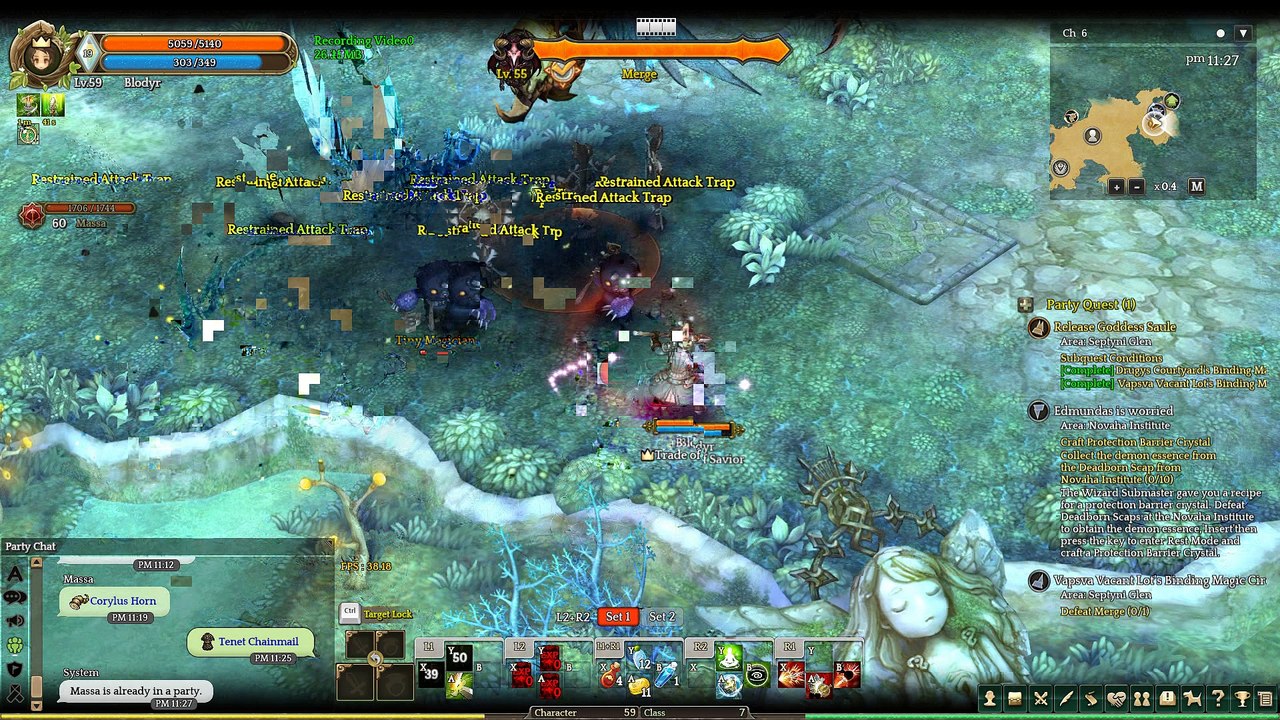The height and width of the screenshot is (720, 1280).
Task: Select the Set 1 hotbar tab
Action: pos(618,617)
